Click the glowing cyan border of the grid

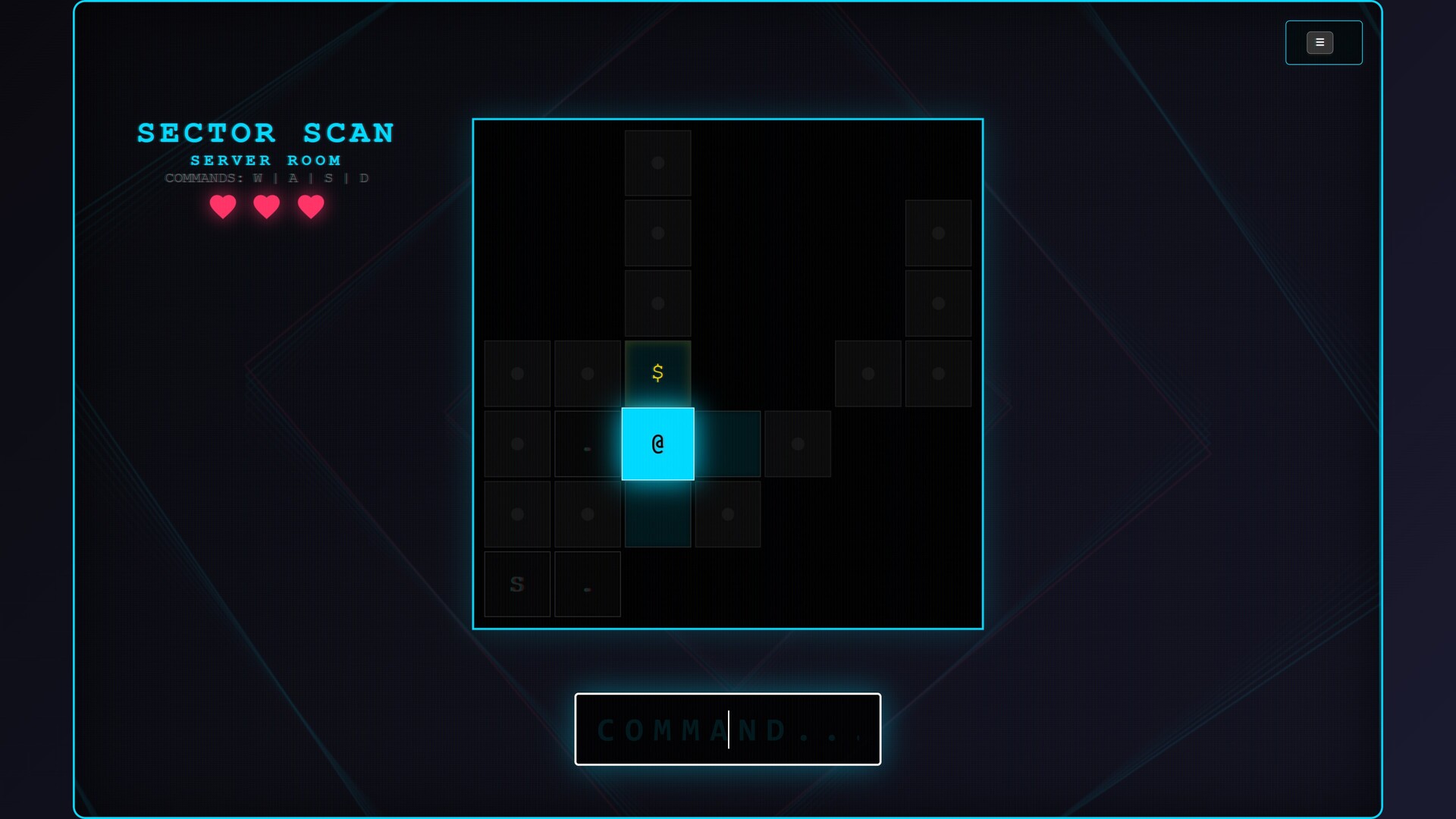(728, 119)
